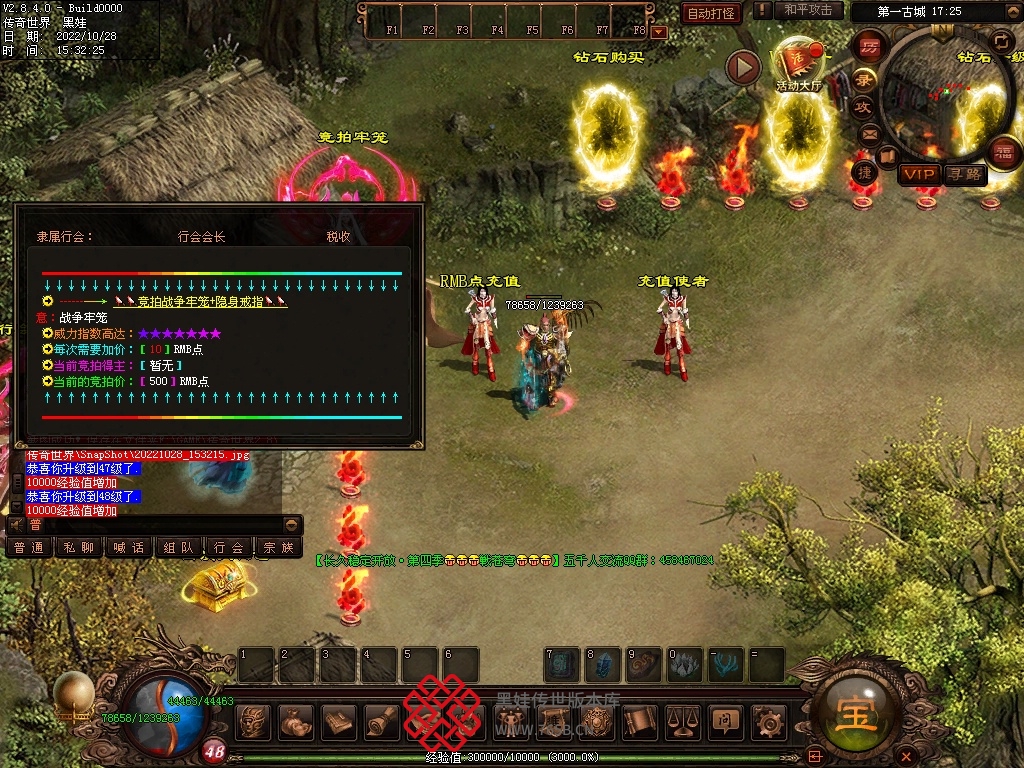Choose the 喊话 shout chat channel
The height and width of the screenshot is (768, 1024).
[129, 548]
